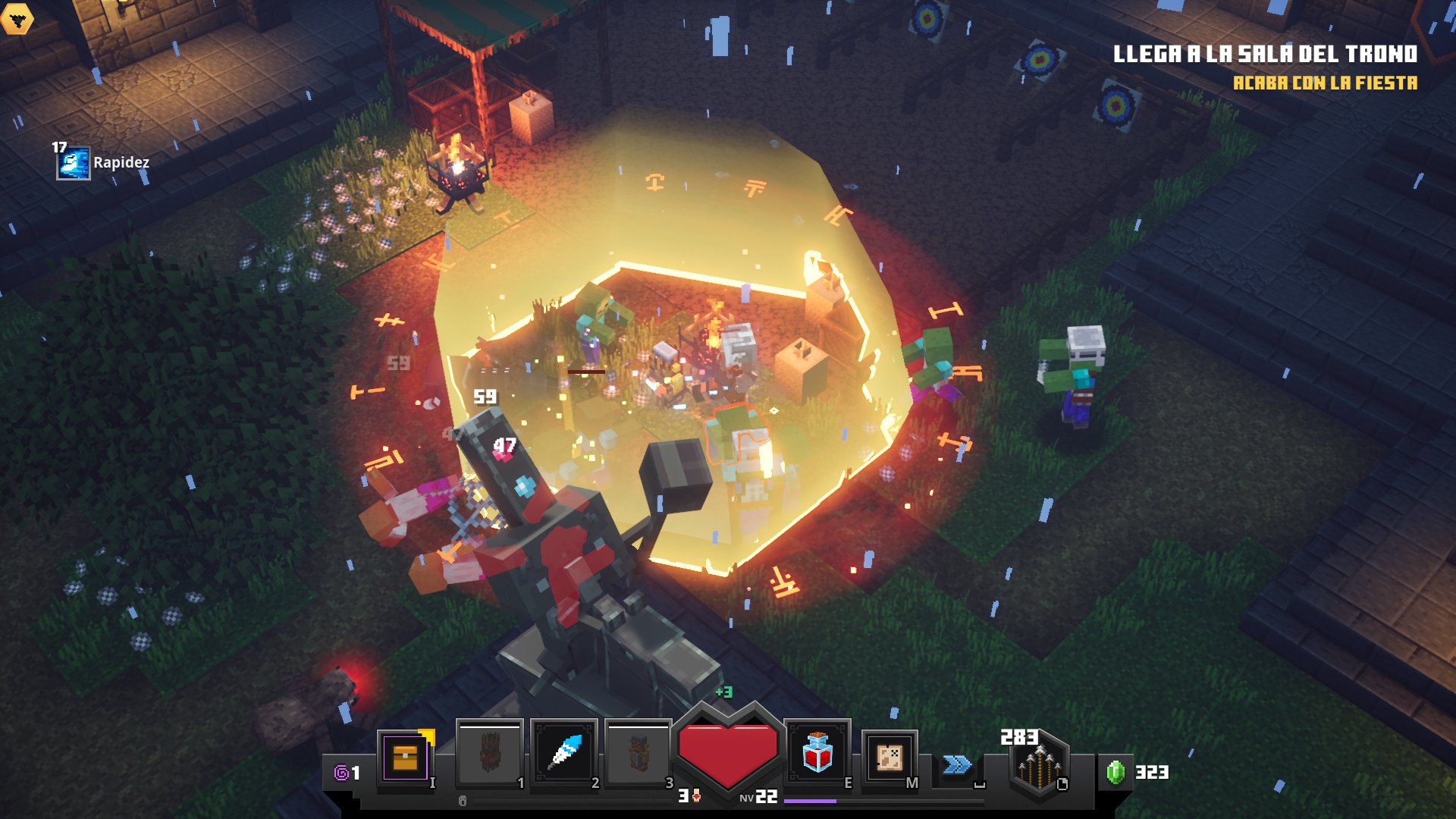Activate the golem artifact in slot 3
1456x819 pixels.
coord(639,754)
